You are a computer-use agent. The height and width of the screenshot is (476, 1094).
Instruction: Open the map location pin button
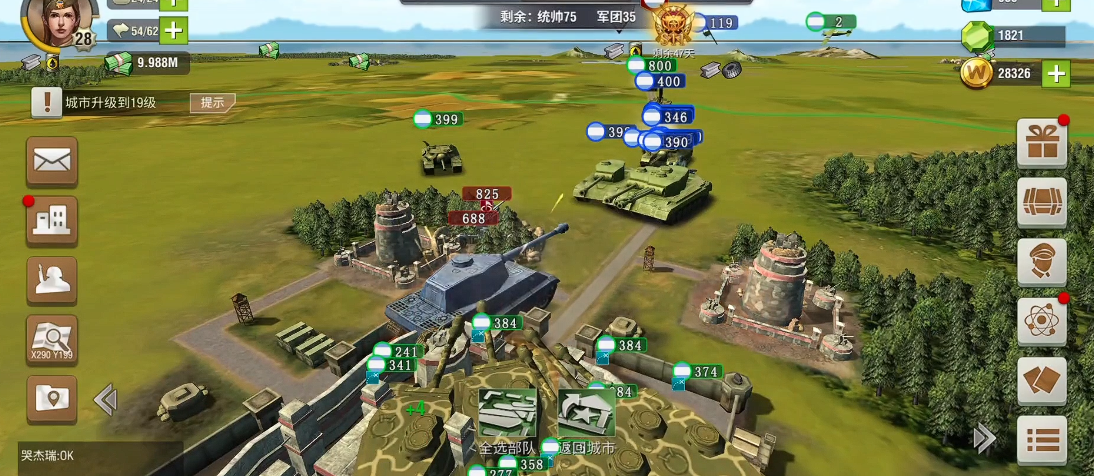tap(52, 399)
